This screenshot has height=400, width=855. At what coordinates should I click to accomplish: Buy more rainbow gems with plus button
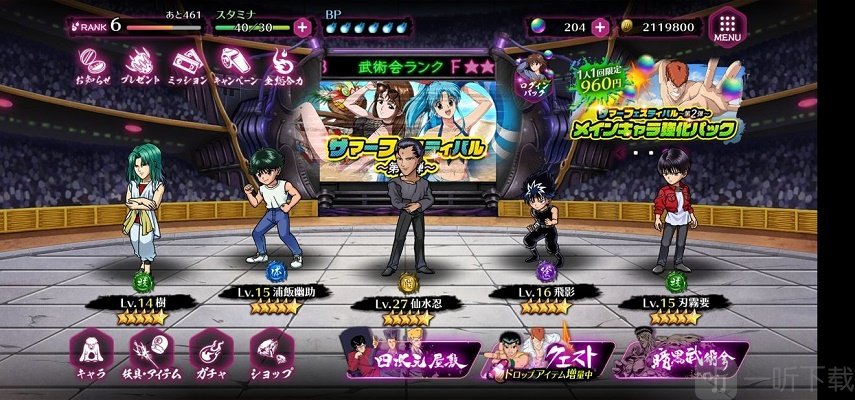[x=600, y=27]
